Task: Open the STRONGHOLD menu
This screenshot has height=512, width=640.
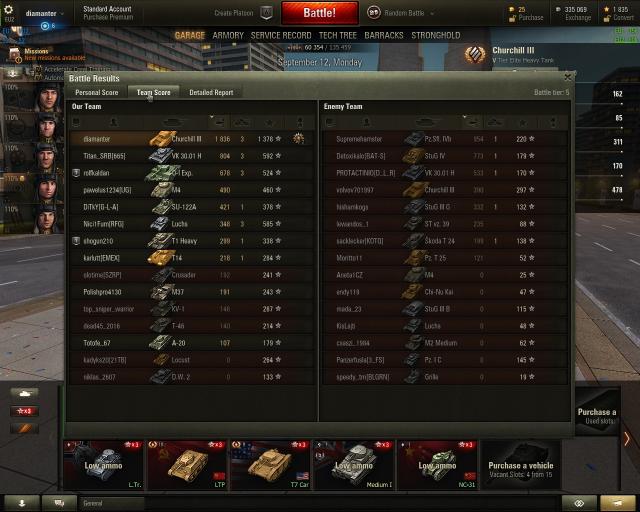Action: pyautogui.click(x=436, y=35)
